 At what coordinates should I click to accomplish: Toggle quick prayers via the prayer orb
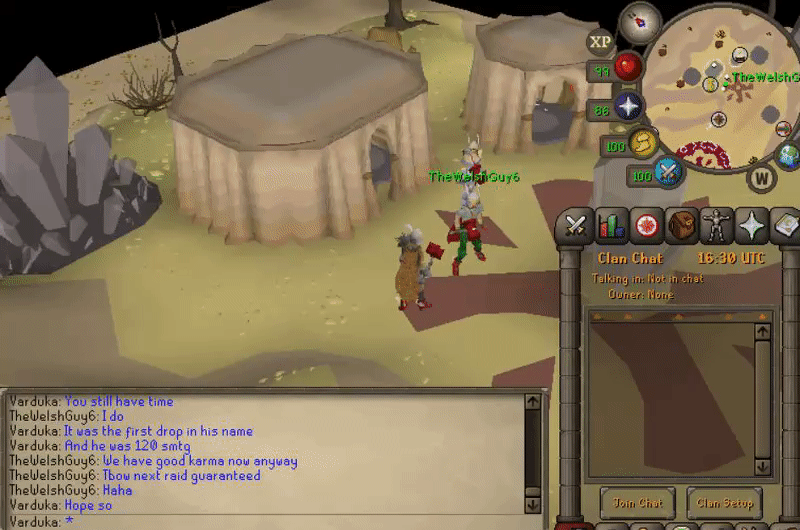628,108
